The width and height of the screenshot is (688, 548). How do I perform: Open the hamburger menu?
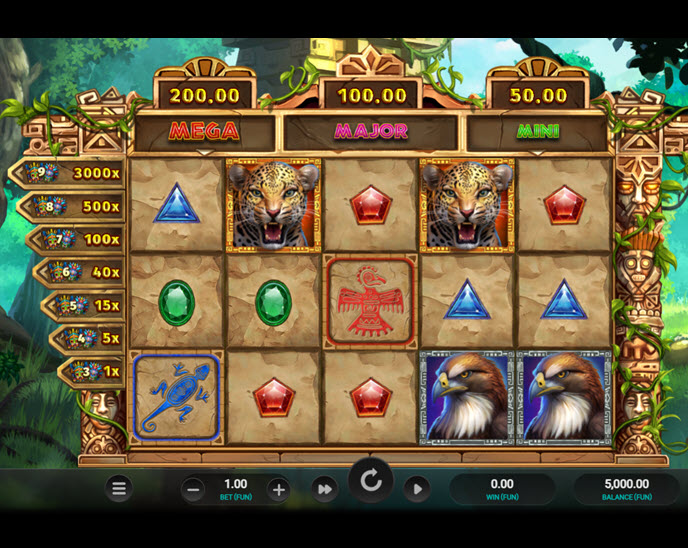click(x=119, y=489)
